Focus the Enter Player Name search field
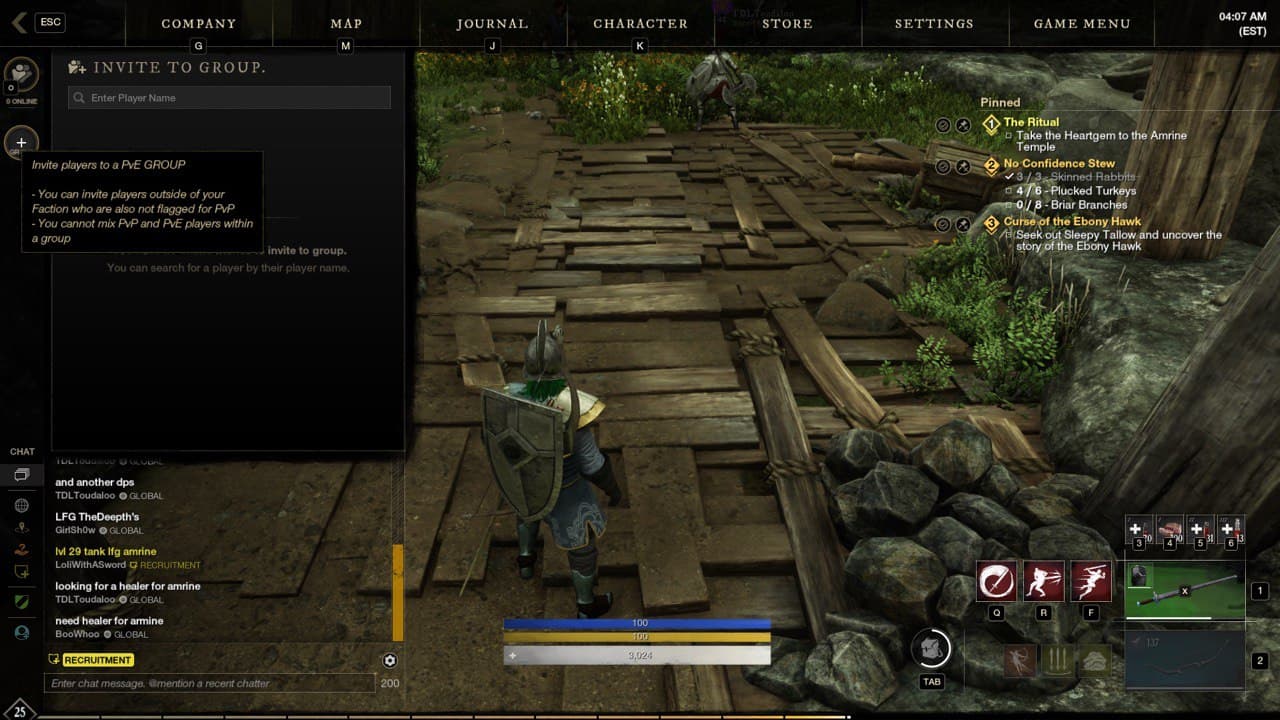 click(230, 98)
